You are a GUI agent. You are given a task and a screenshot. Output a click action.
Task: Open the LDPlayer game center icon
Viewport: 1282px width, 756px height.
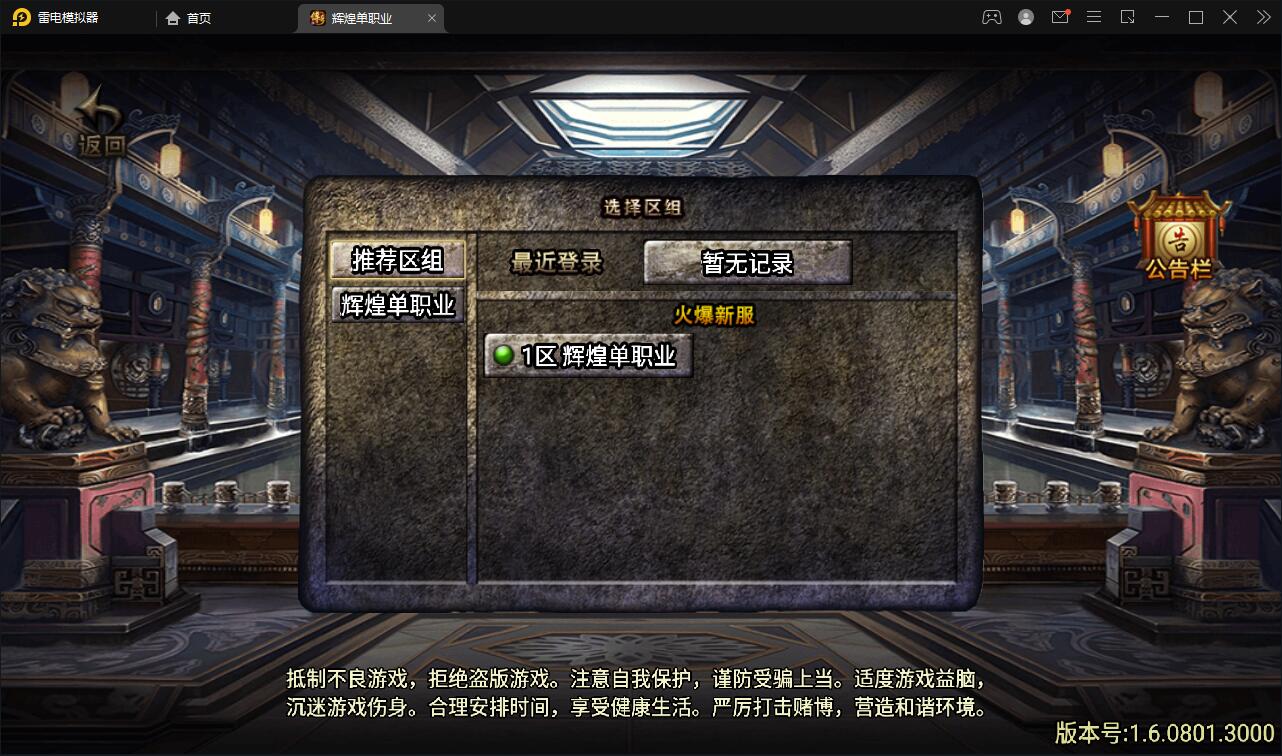(992, 17)
